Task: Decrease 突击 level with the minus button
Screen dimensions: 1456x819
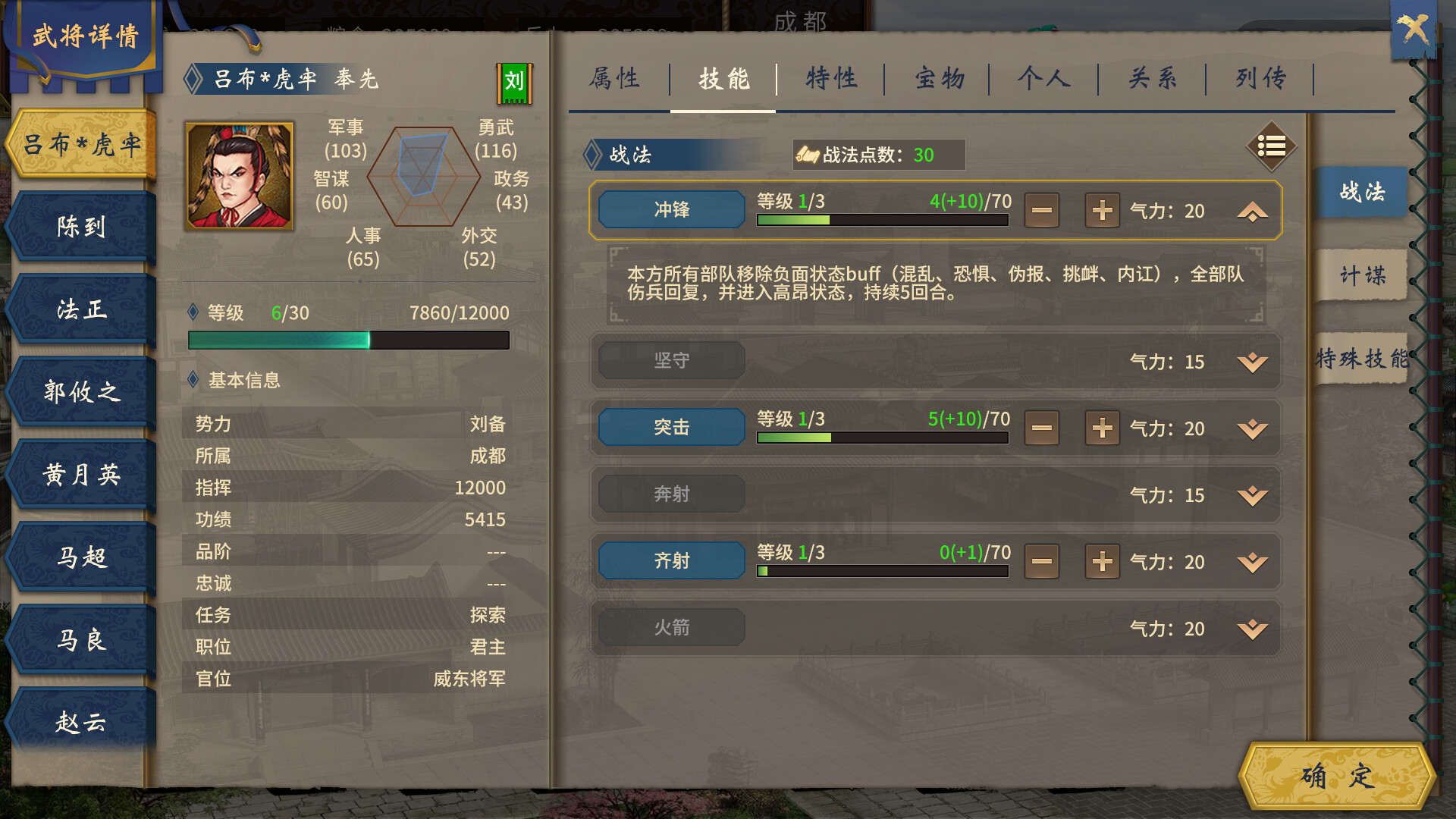Action: [1041, 428]
